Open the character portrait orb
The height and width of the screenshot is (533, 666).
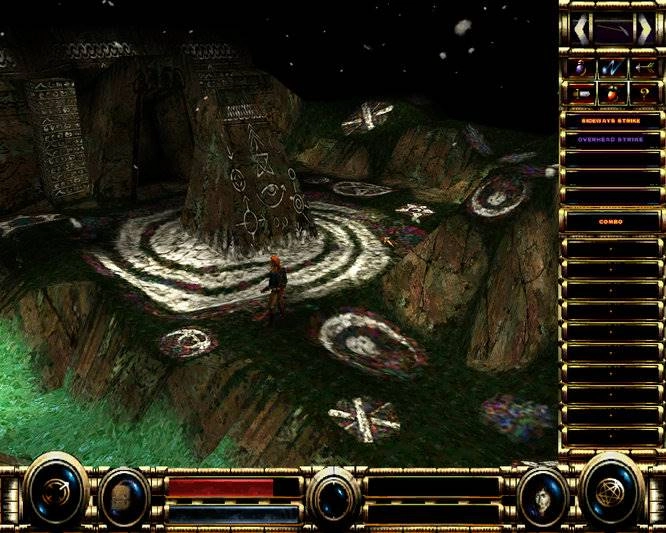click(542, 496)
